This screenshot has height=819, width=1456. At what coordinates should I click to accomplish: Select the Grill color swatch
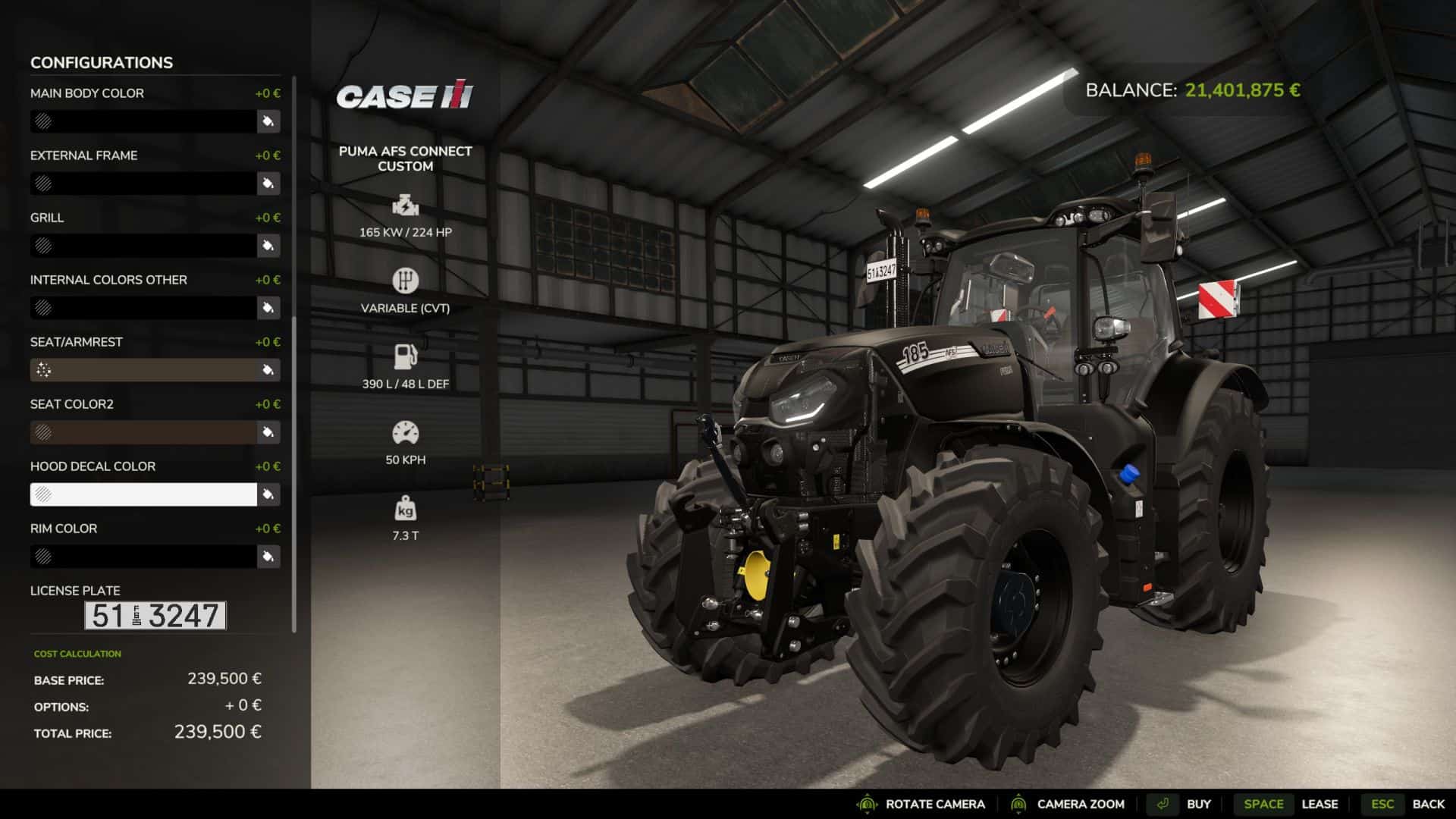pyautogui.click(x=143, y=246)
